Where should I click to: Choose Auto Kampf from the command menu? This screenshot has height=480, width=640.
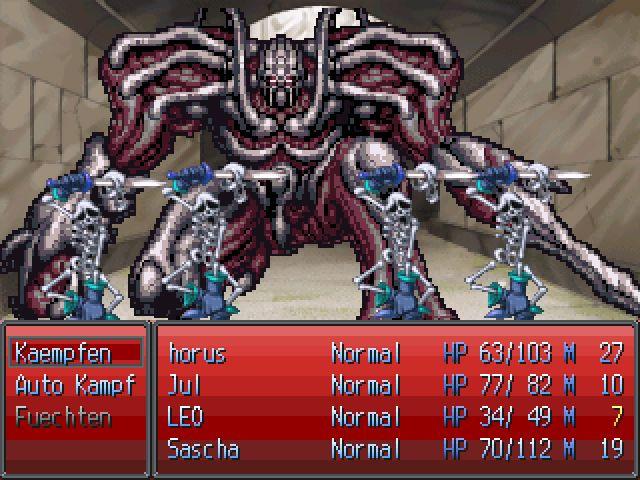[x=73, y=385]
